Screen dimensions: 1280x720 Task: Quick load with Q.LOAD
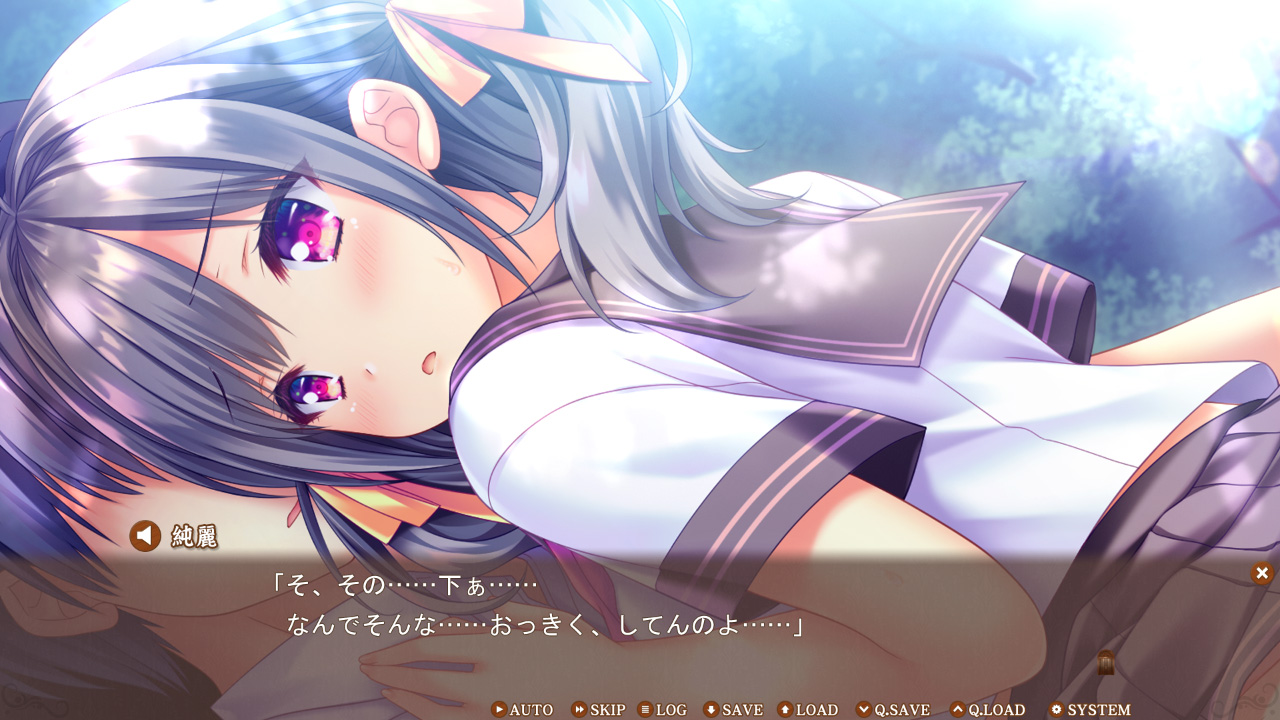pyautogui.click(x=988, y=710)
